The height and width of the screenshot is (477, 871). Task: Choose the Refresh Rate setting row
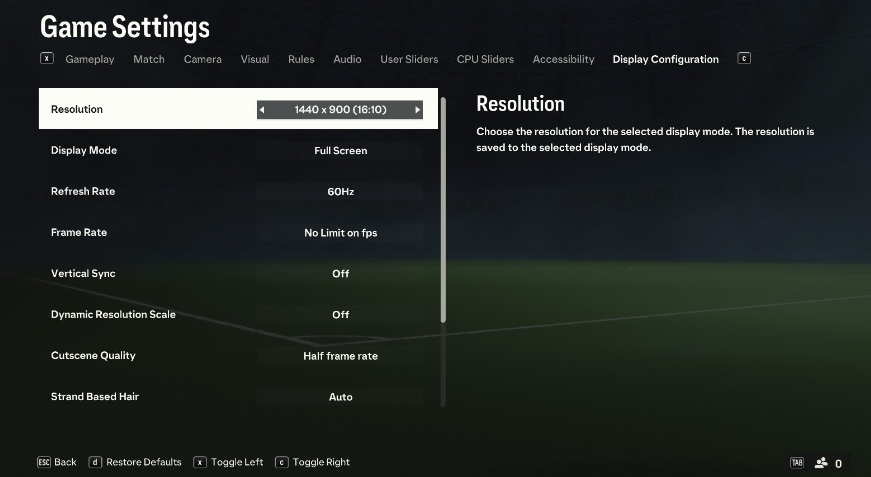(238, 192)
